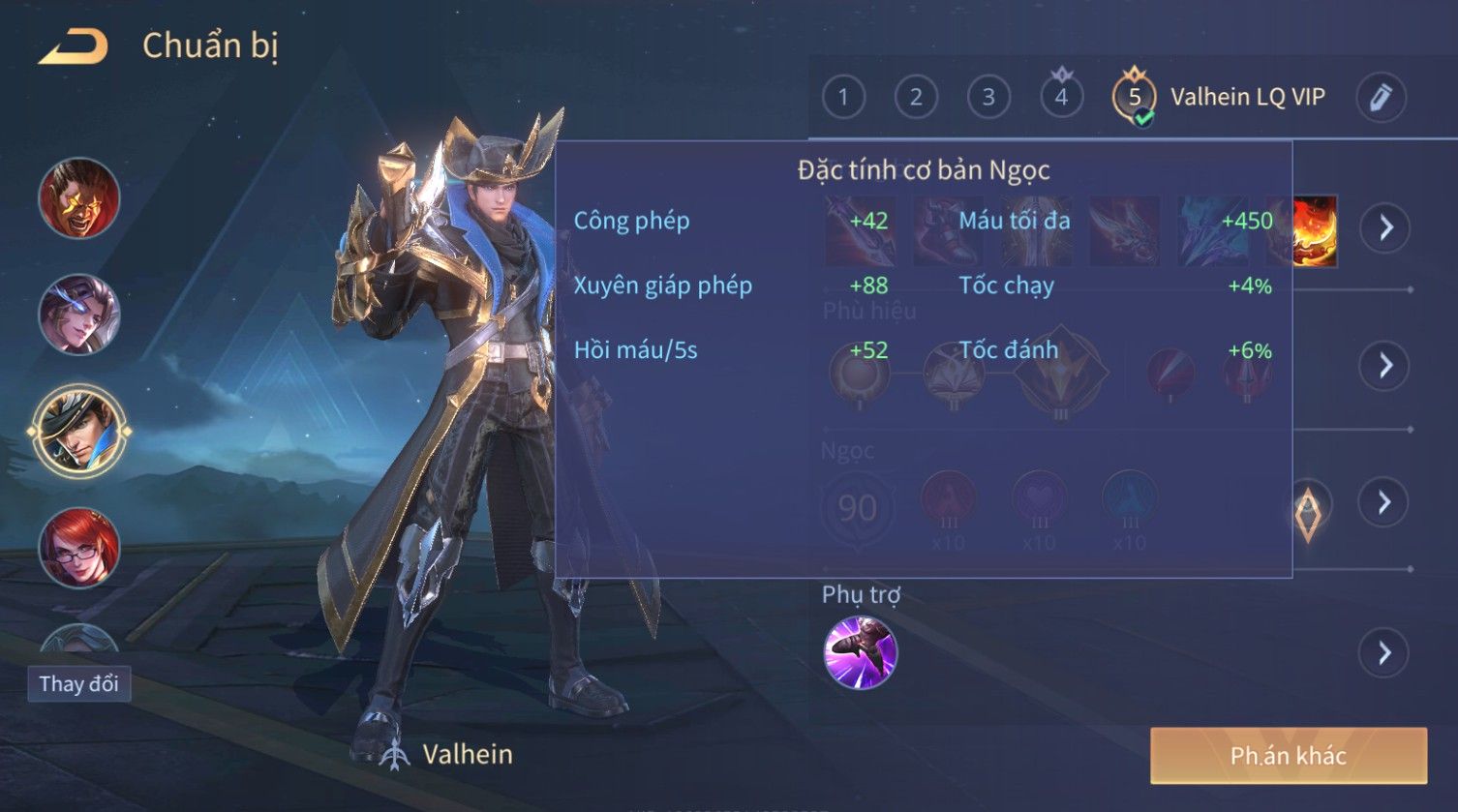Image resolution: width=1458 pixels, height=812 pixels.
Task: Expand the Phù hiệu section arrow
Action: point(1385,365)
